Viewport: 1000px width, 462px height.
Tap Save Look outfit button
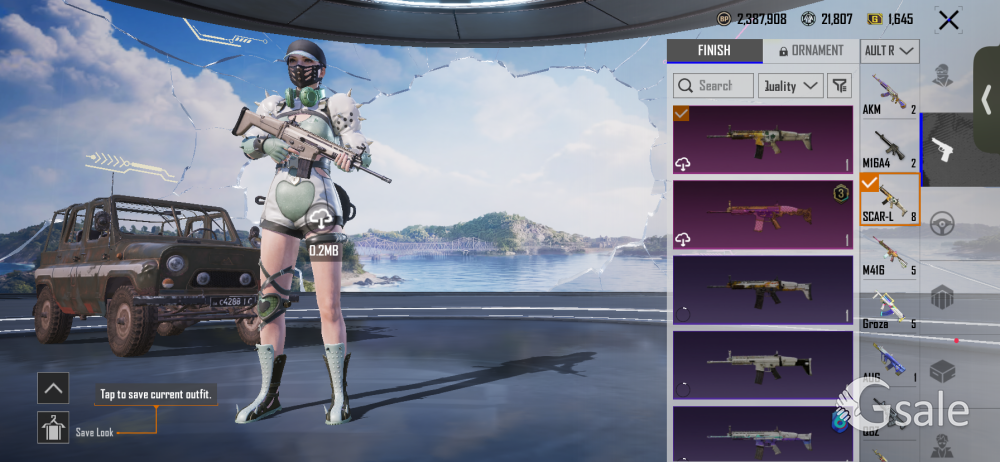(53, 427)
